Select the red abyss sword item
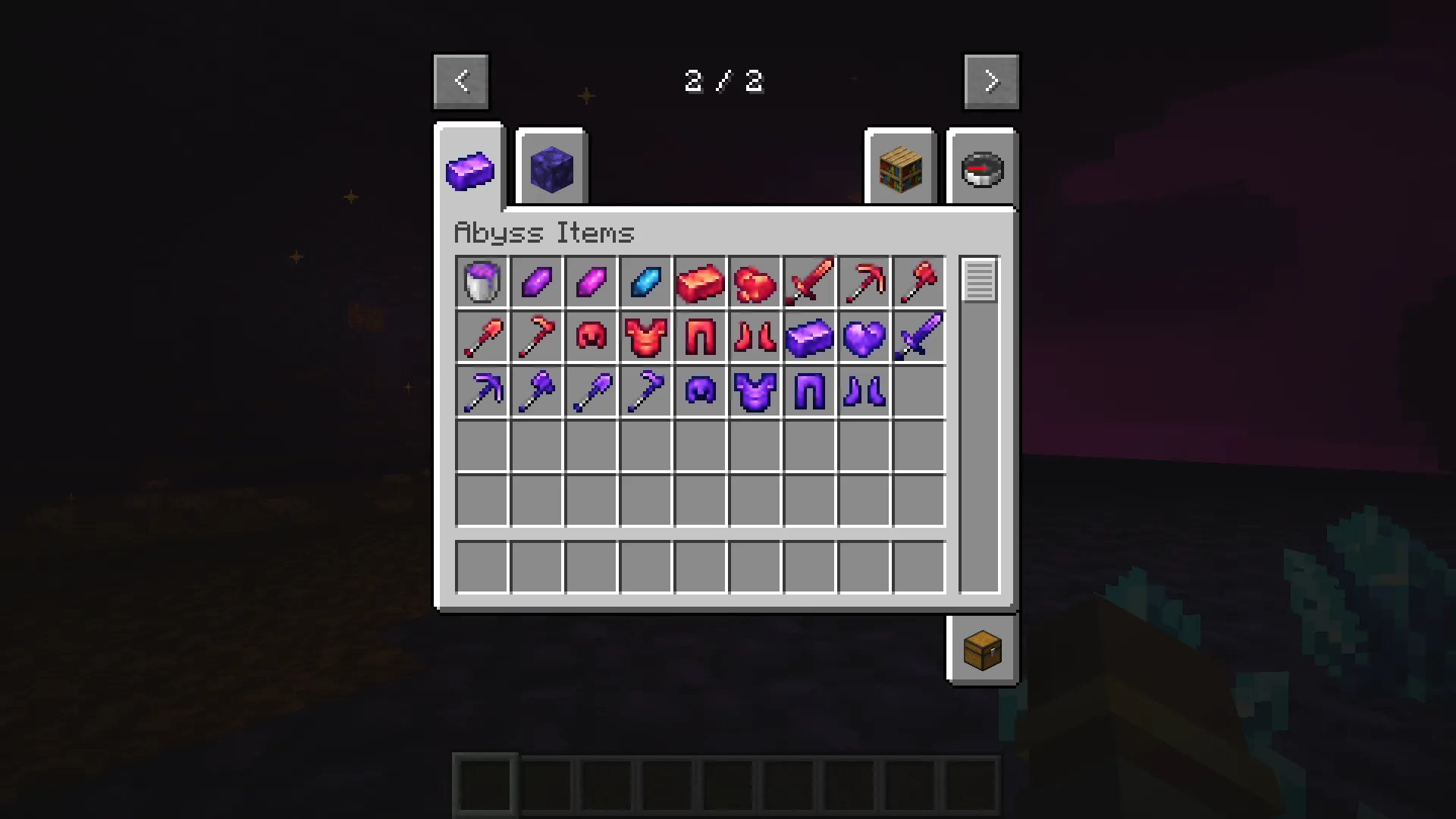 808,282
